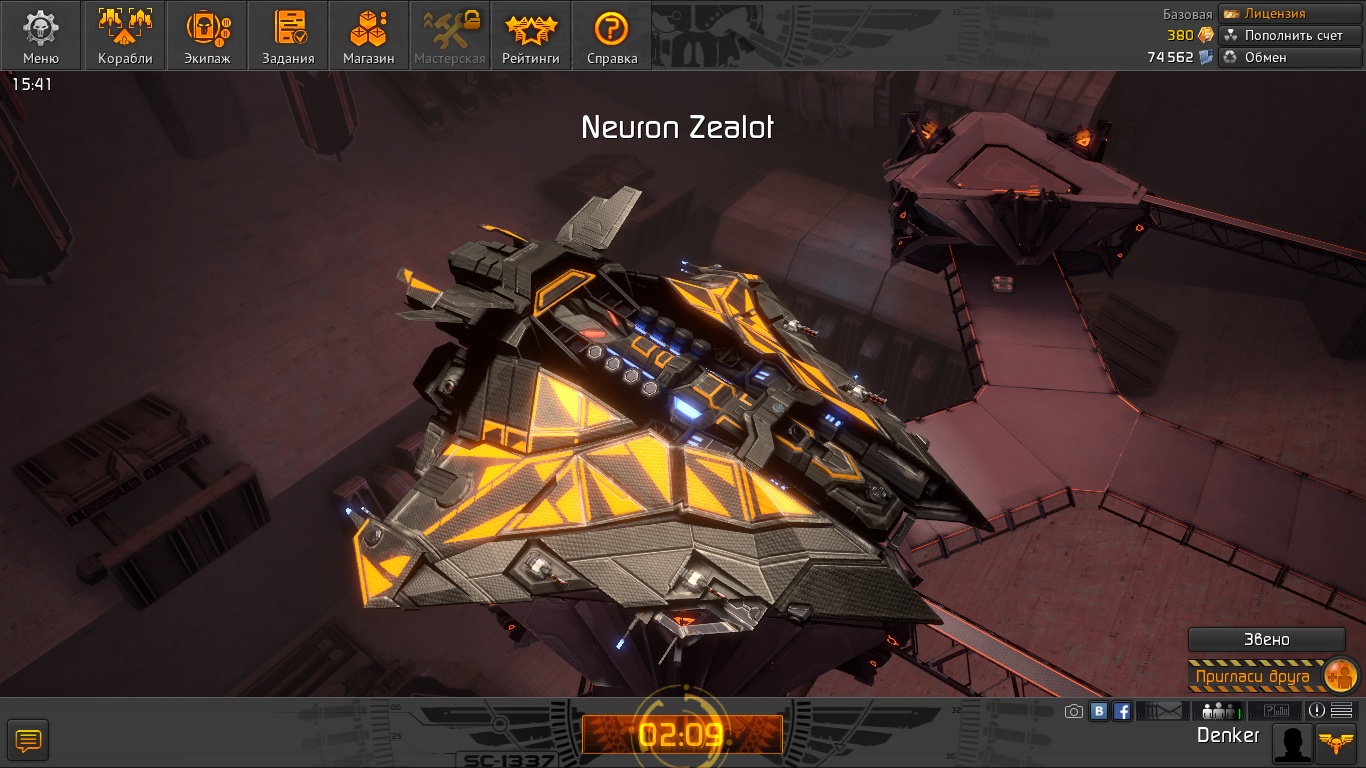1366x768 pixels.
Task: Open the Справка help page
Action: coord(612,36)
